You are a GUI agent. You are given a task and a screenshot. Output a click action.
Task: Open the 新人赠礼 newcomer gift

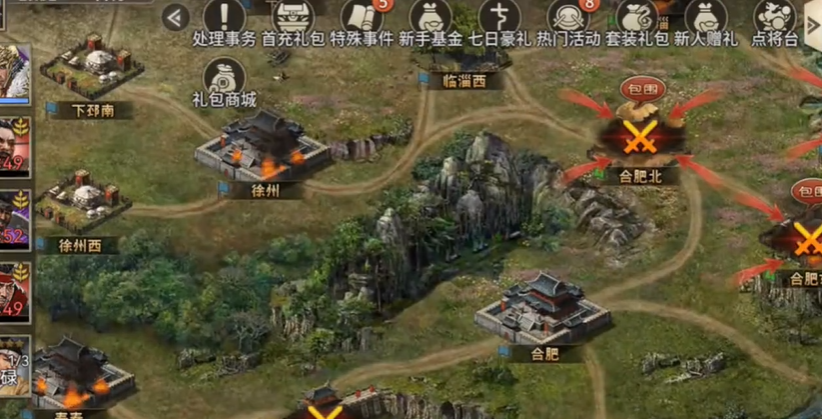click(705, 20)
